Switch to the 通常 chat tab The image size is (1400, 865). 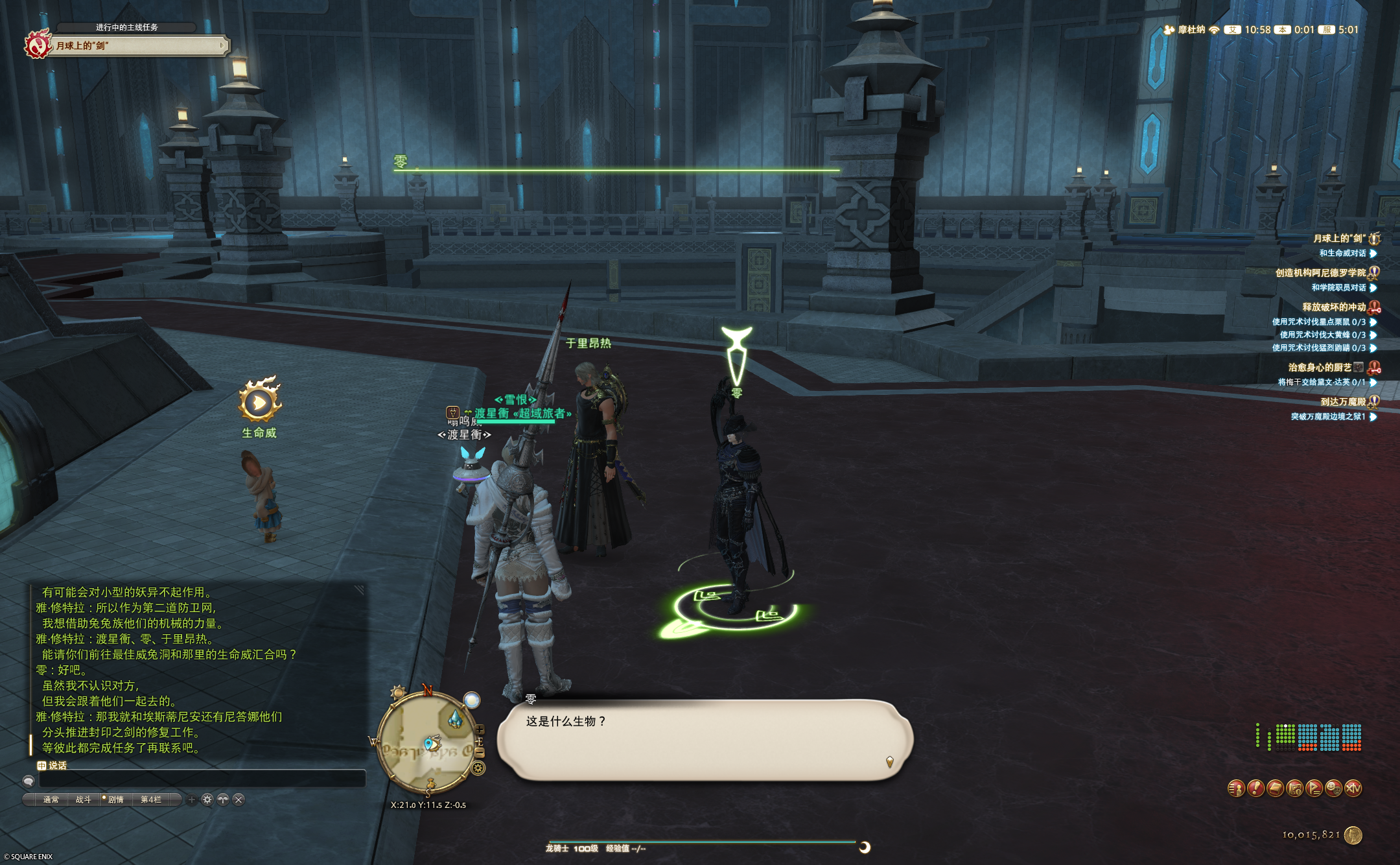(51, 800)
